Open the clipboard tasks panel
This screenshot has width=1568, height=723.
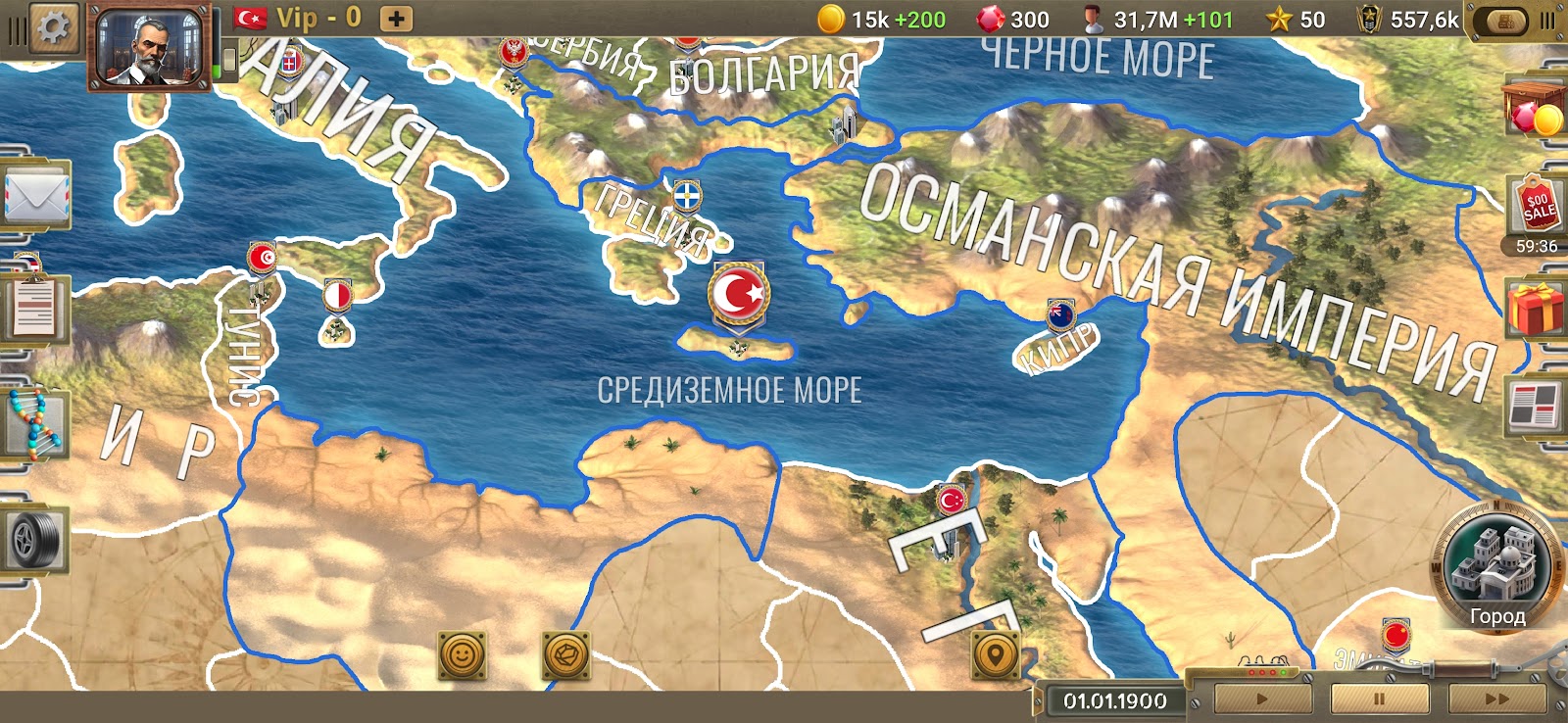(36, 309)
